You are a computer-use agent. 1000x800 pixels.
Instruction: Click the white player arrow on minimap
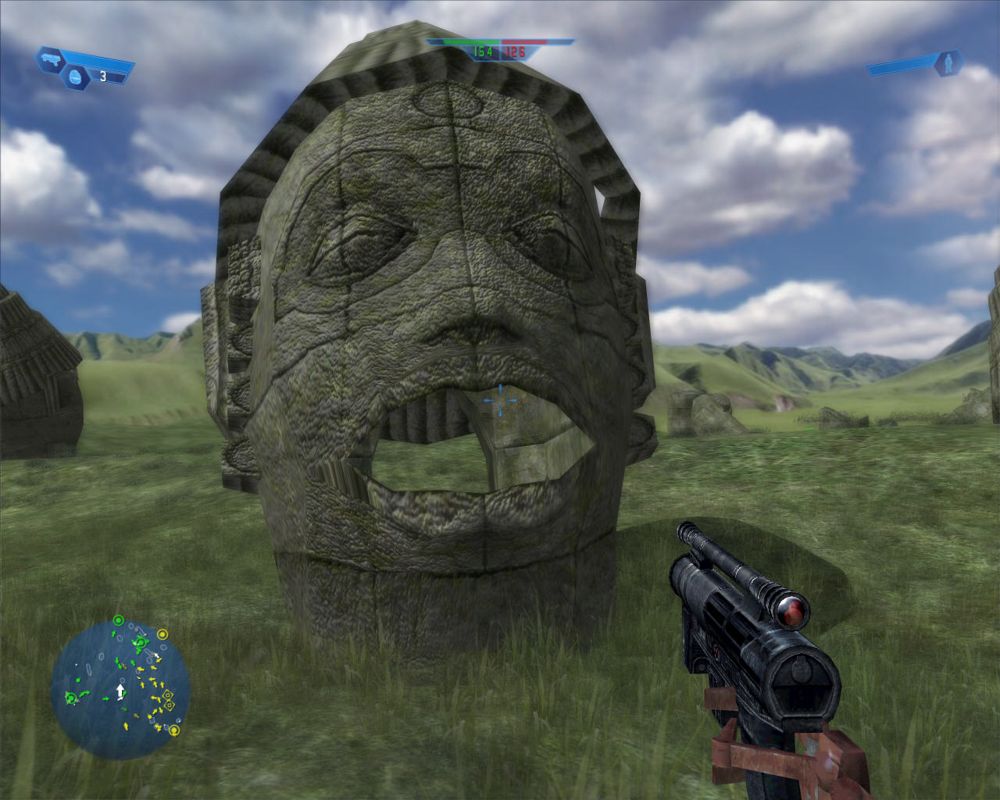click(x=121, y=691)
